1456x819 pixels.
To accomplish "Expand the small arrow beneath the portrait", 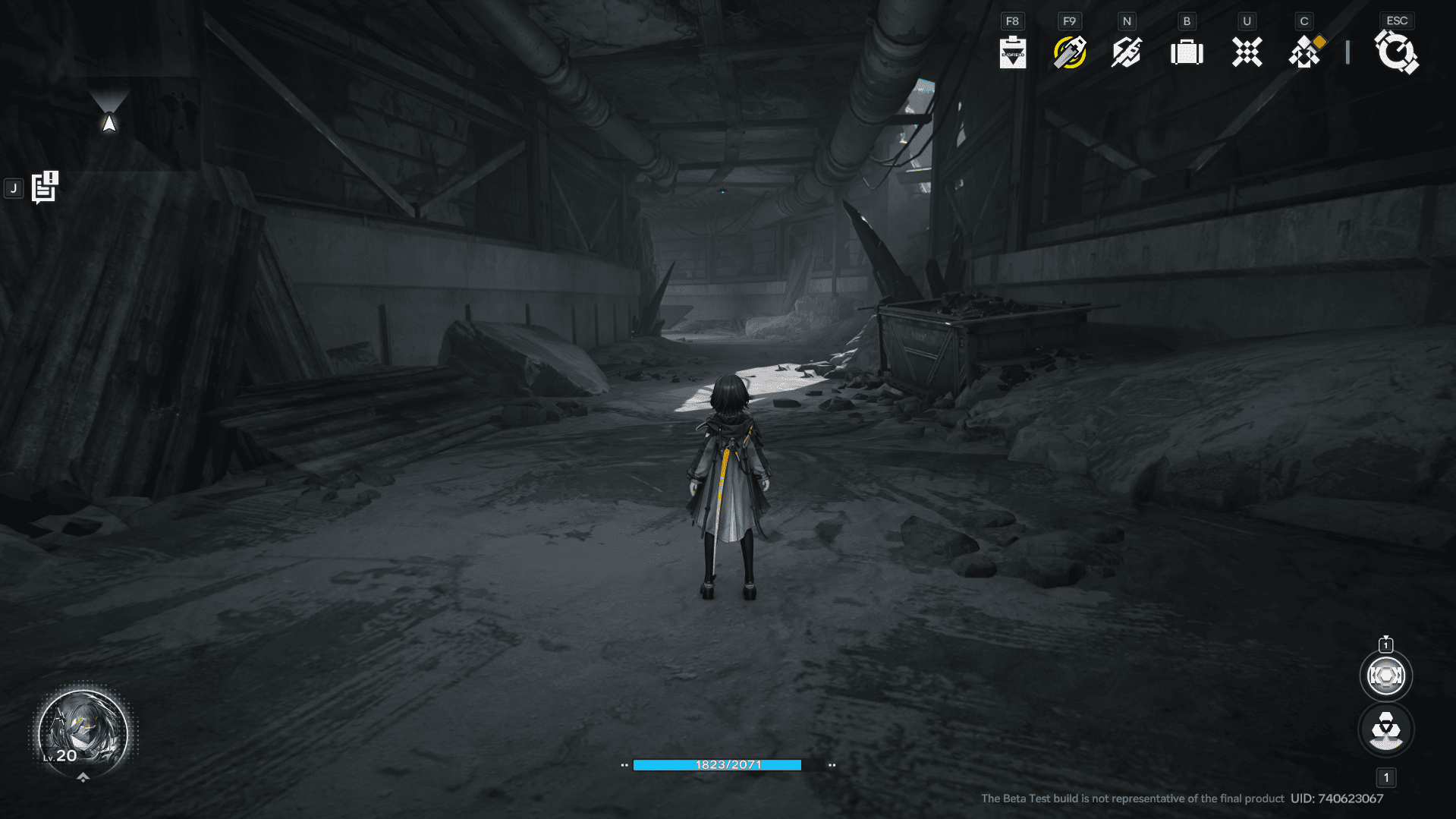I will click(83, 777).
